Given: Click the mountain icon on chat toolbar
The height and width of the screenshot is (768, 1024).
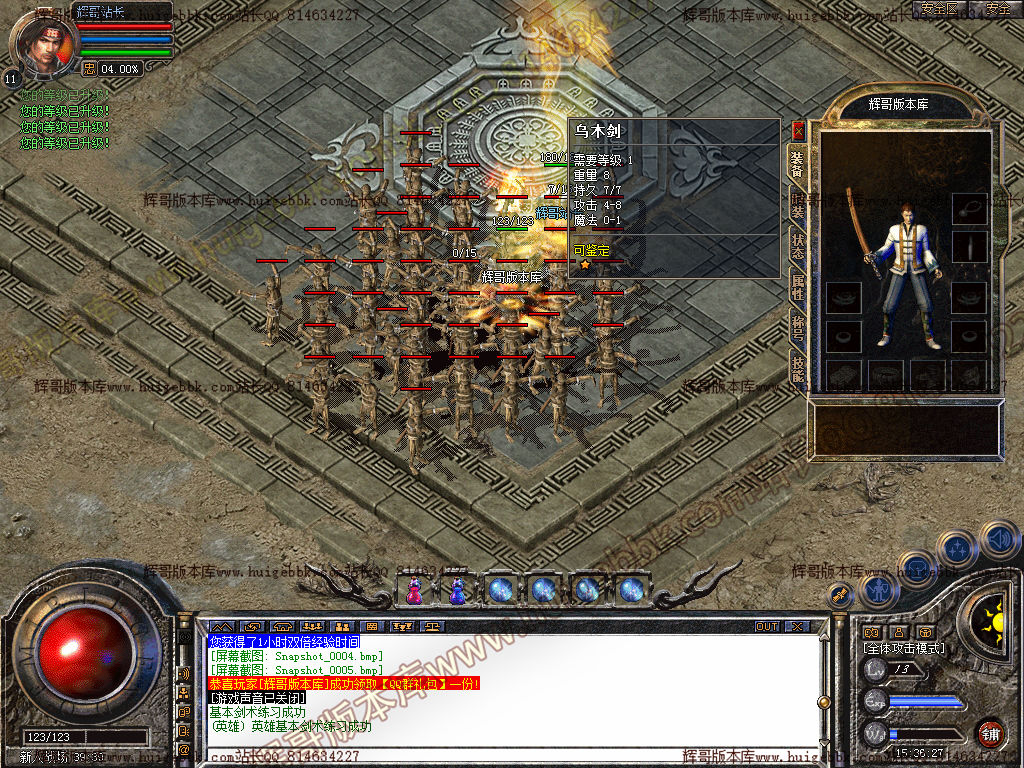Looking at the screenshot, I should pos(220,626).
